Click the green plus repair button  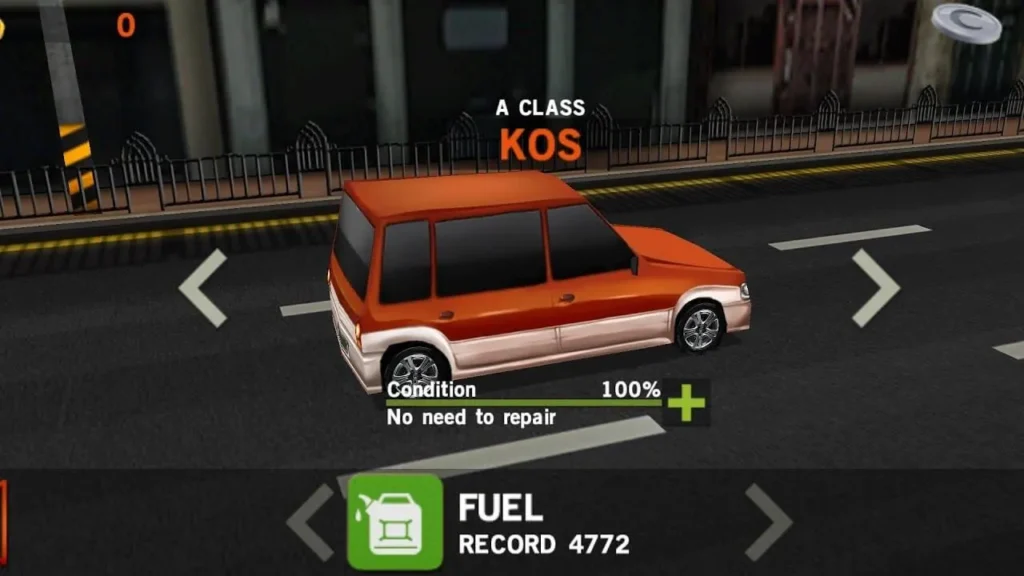coord(686,402)
